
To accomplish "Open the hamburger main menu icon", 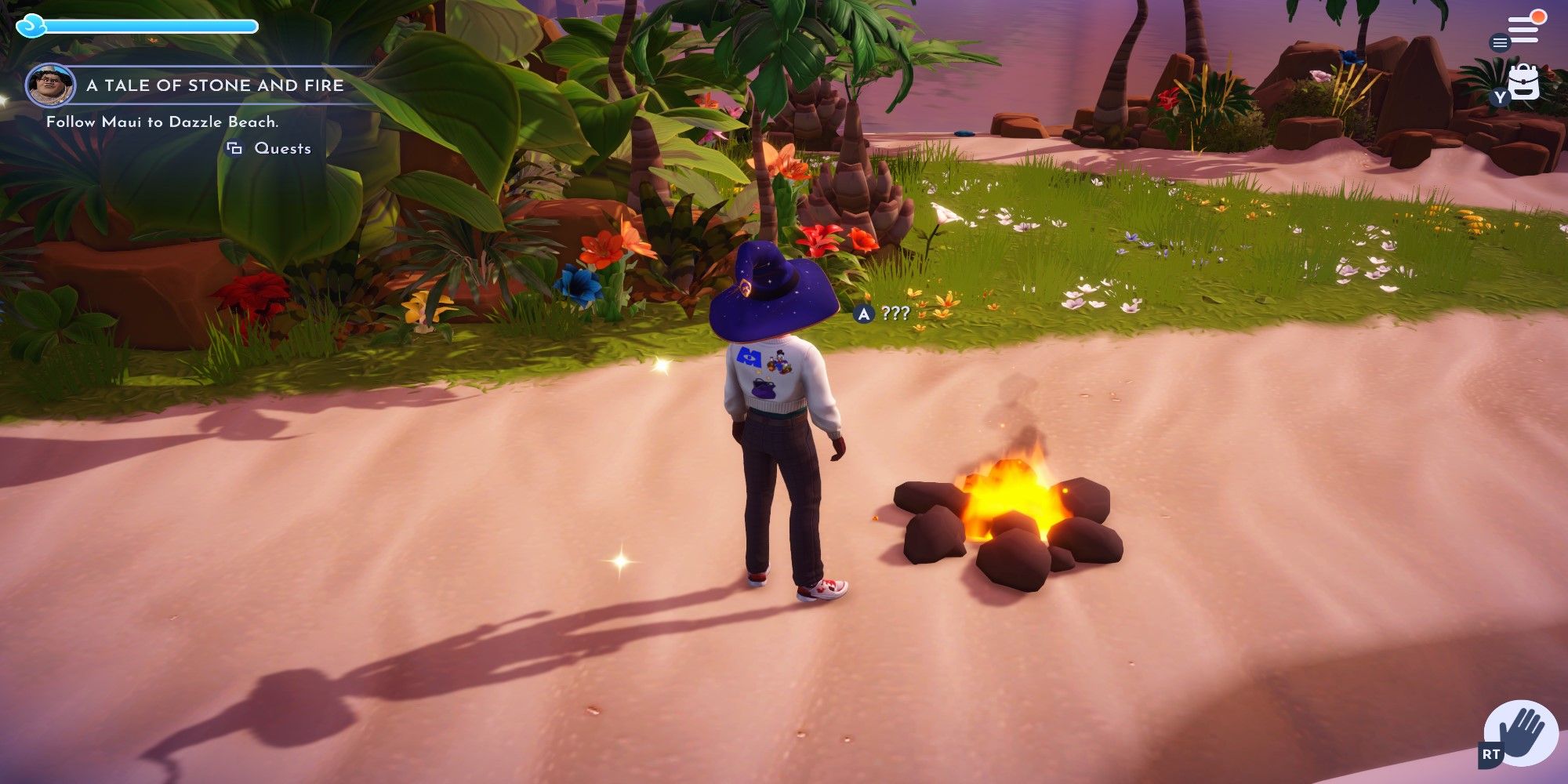I will click(x=1500, y=43).
